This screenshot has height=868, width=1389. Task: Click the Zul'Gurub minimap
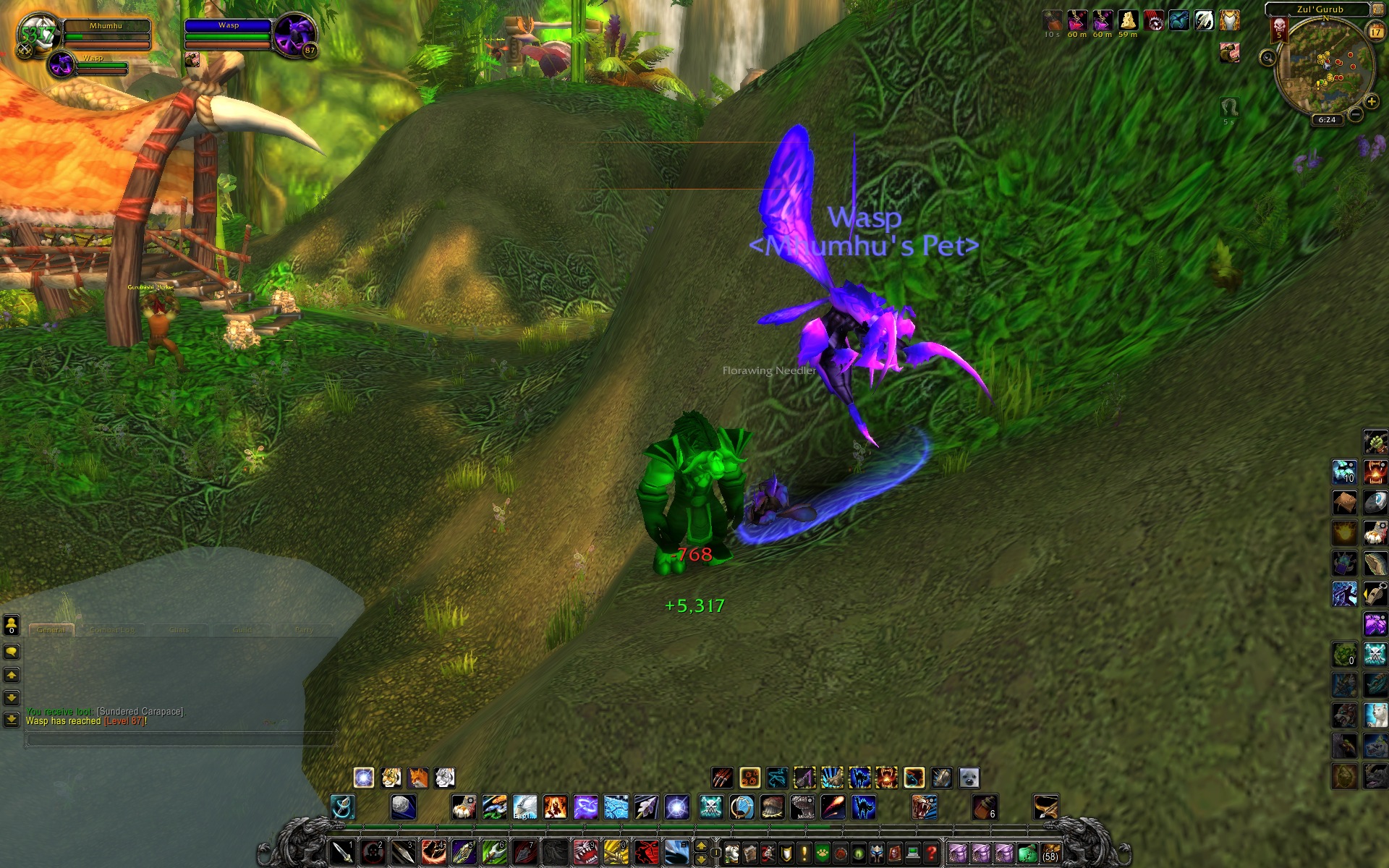(x=1325, y=69)
